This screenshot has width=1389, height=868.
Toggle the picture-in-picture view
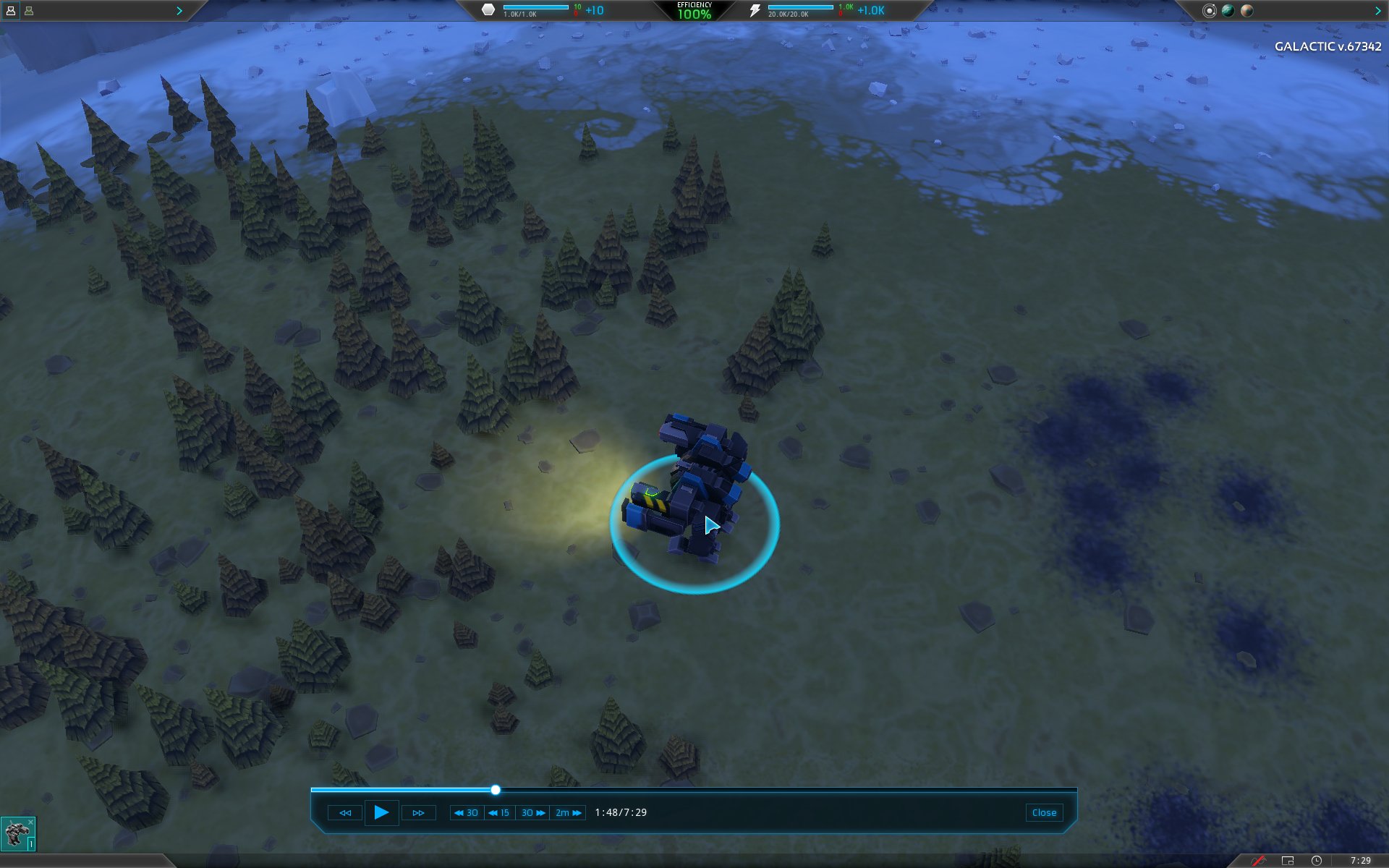coord(1288,861)
